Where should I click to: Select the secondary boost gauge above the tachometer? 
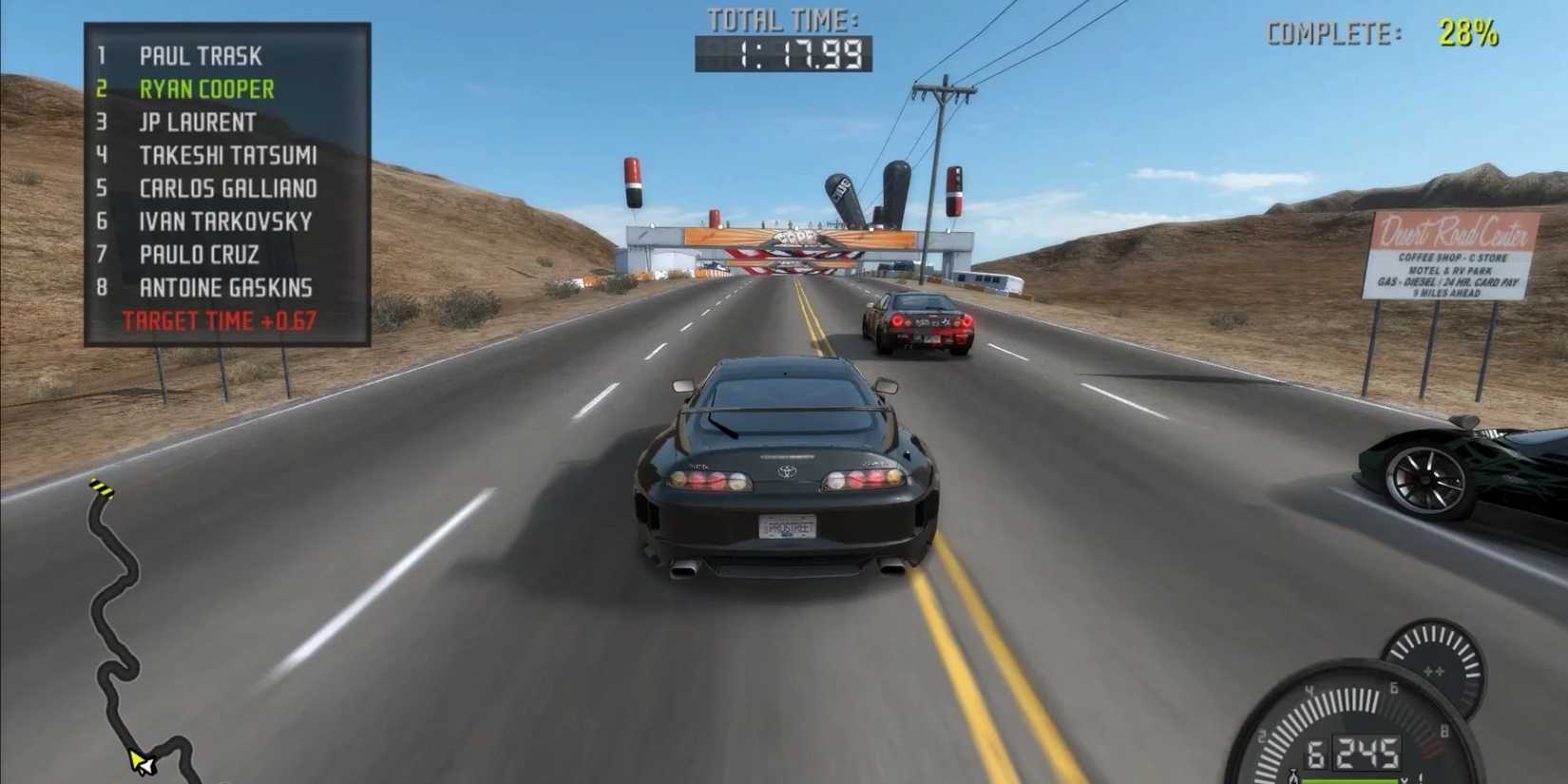[x=1435, y=665]
